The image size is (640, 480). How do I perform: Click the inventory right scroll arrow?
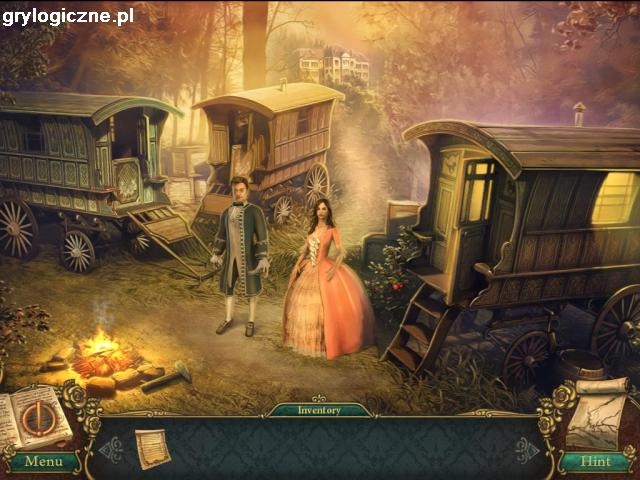(527, 449)
